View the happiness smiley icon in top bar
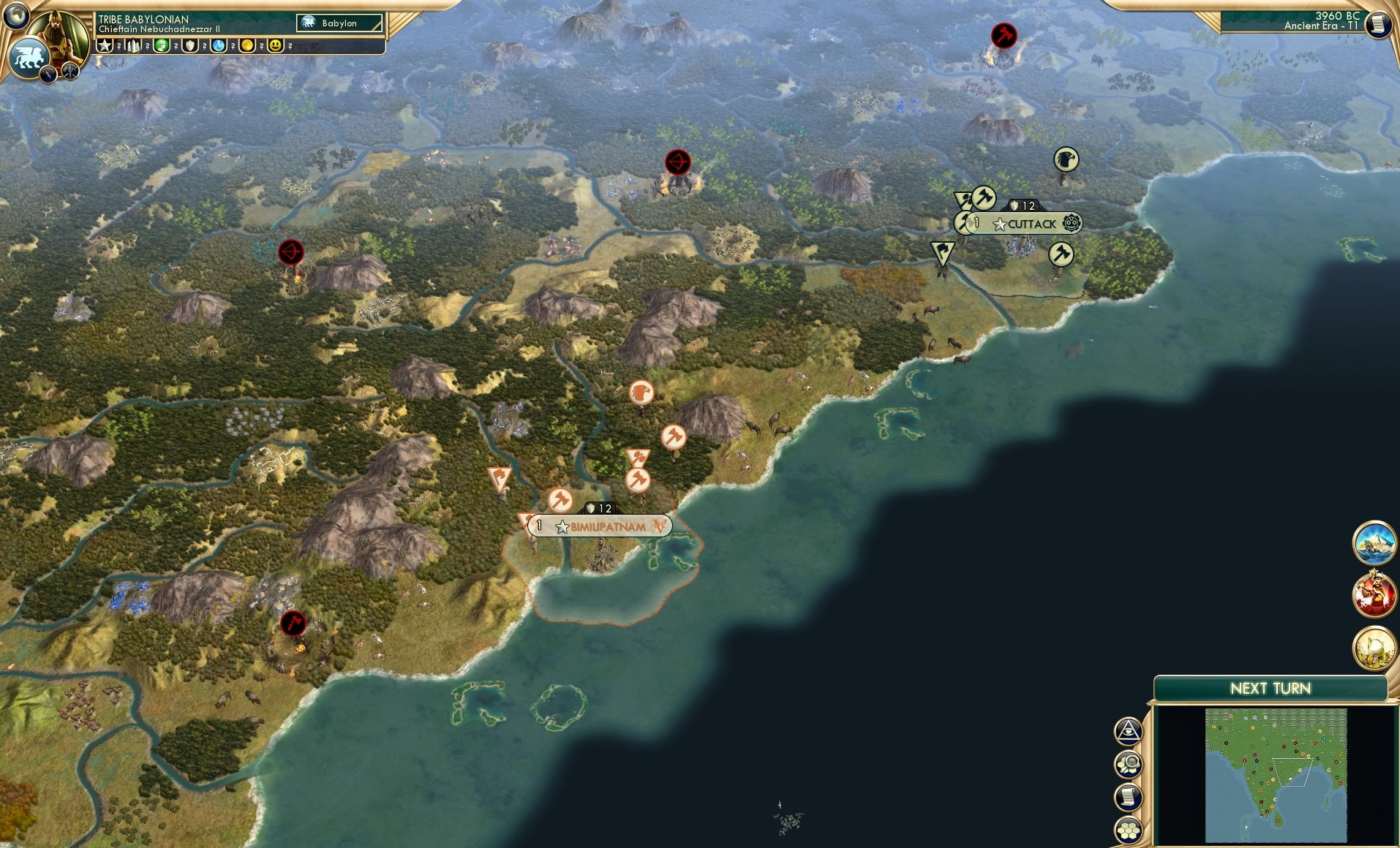This screenshot has height=848, width=1400. pos(276,46)
